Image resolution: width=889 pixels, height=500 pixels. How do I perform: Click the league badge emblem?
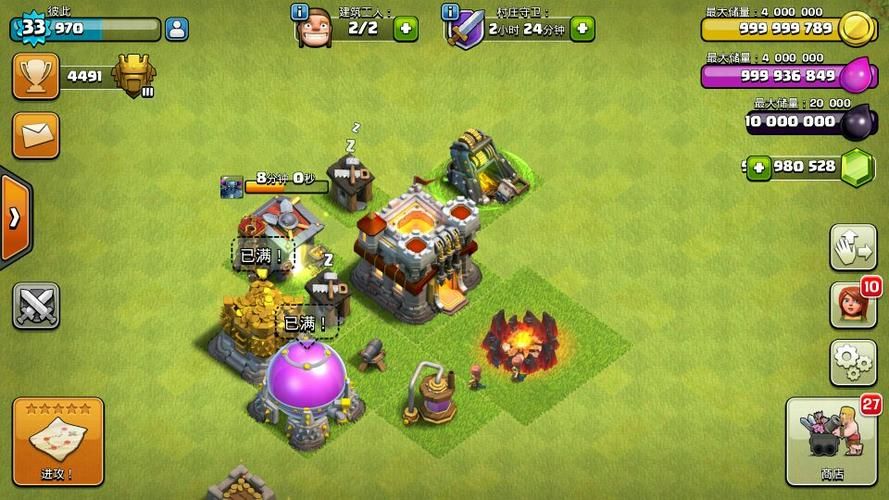point(133,76)
